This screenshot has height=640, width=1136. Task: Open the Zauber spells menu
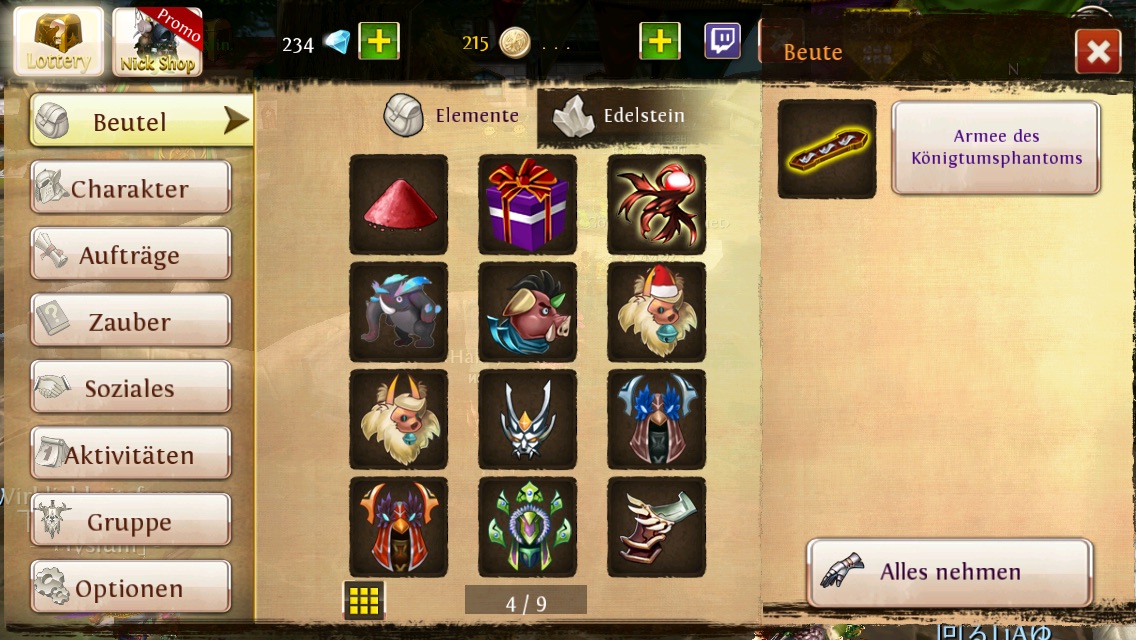(x=131, y=322)
